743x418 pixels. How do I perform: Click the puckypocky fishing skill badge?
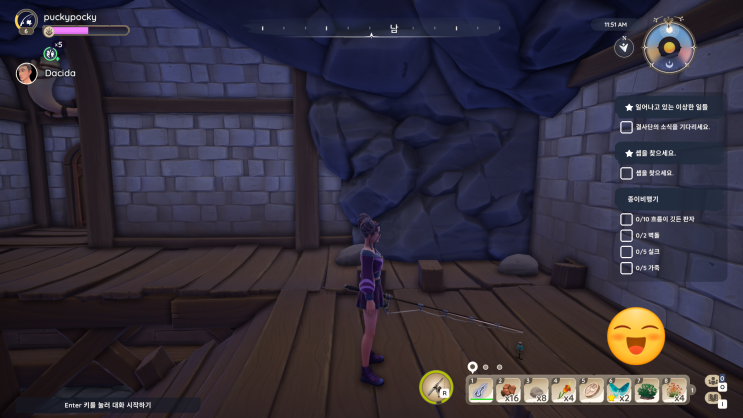click(x=26, y=20)
